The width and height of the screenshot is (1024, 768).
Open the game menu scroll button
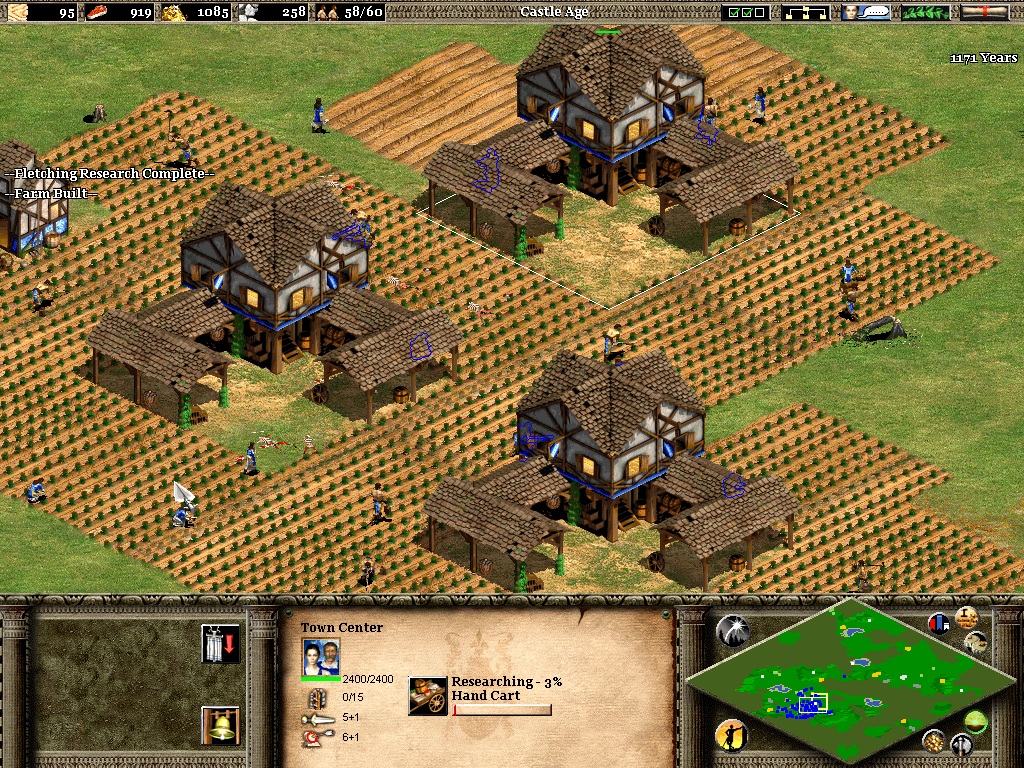[985, 12]
